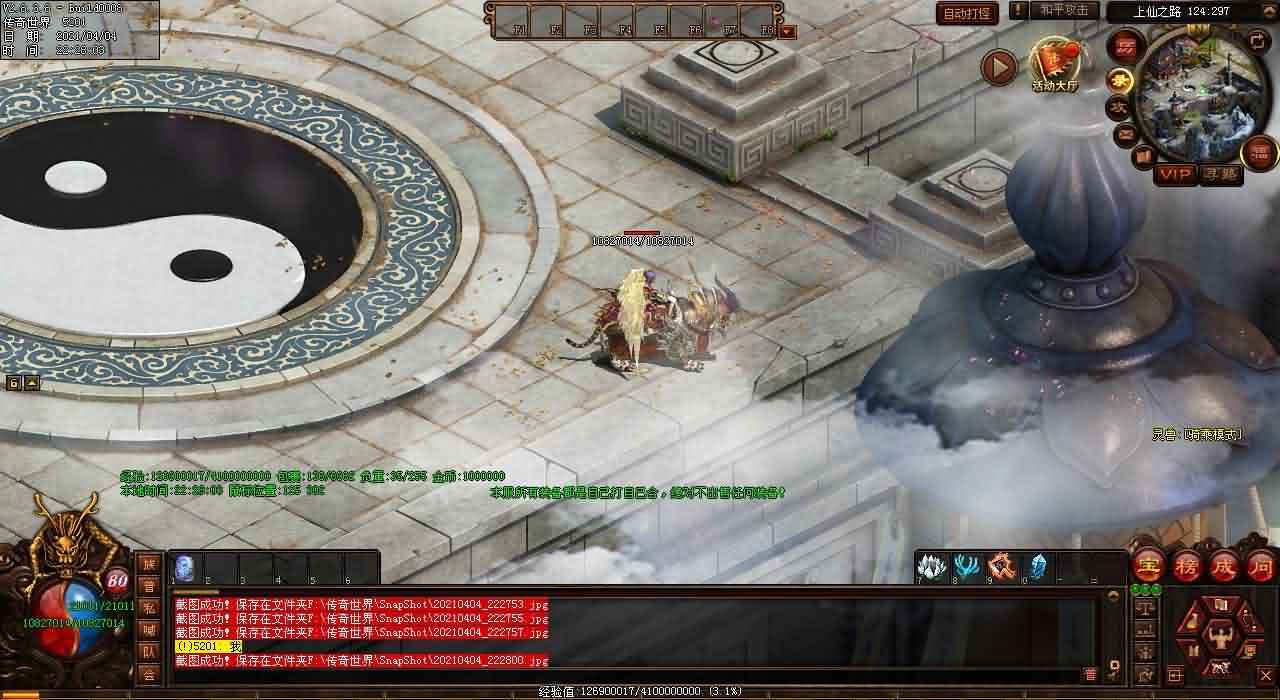Select the blue item in hotbar slot 1
Screen dimensions: 1280x700
point(185,567)
